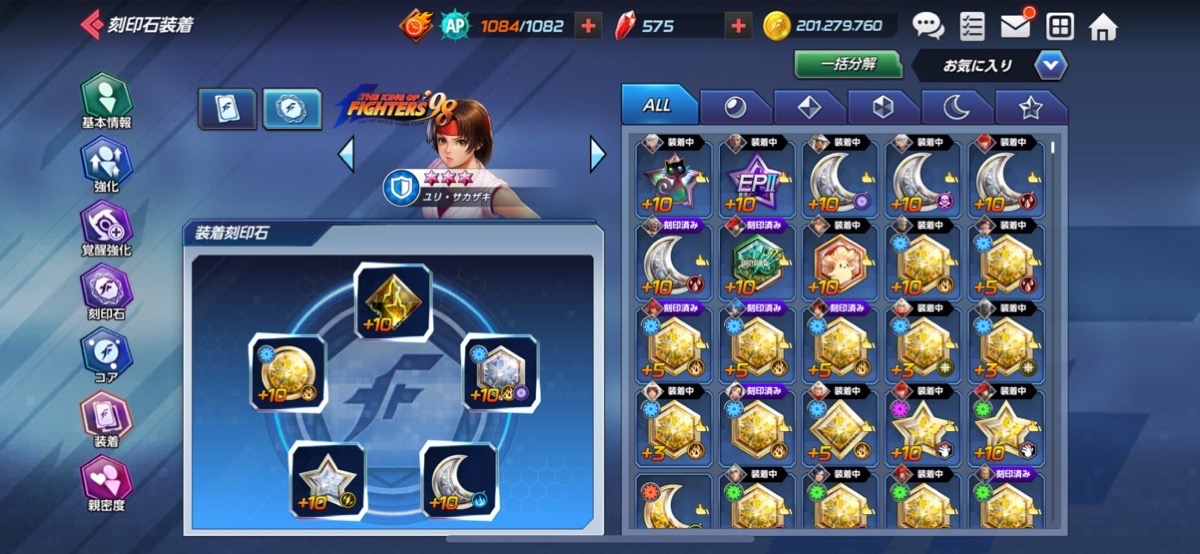Add AP with the plus button
The width and height of the screenshot is (1200, 554).
589,26
